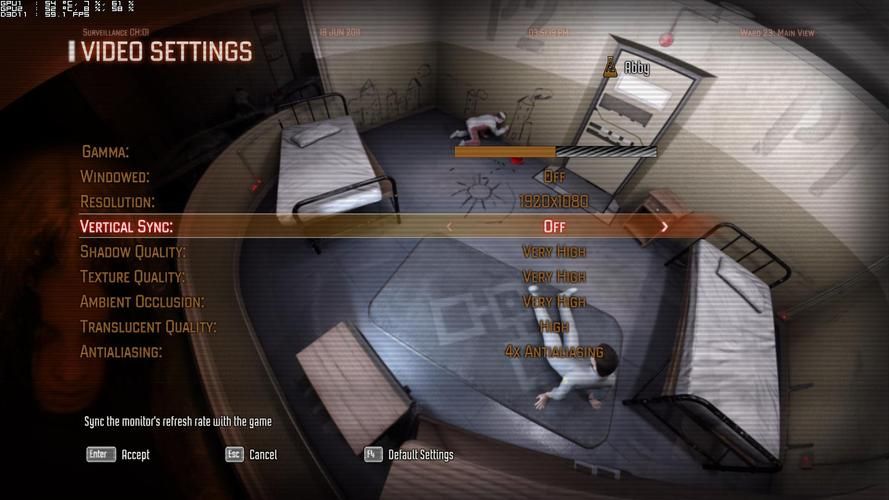Select the Shadow Quality option
Image resolution: width=889 pixels, height=500 pixels.
[133, 252]
